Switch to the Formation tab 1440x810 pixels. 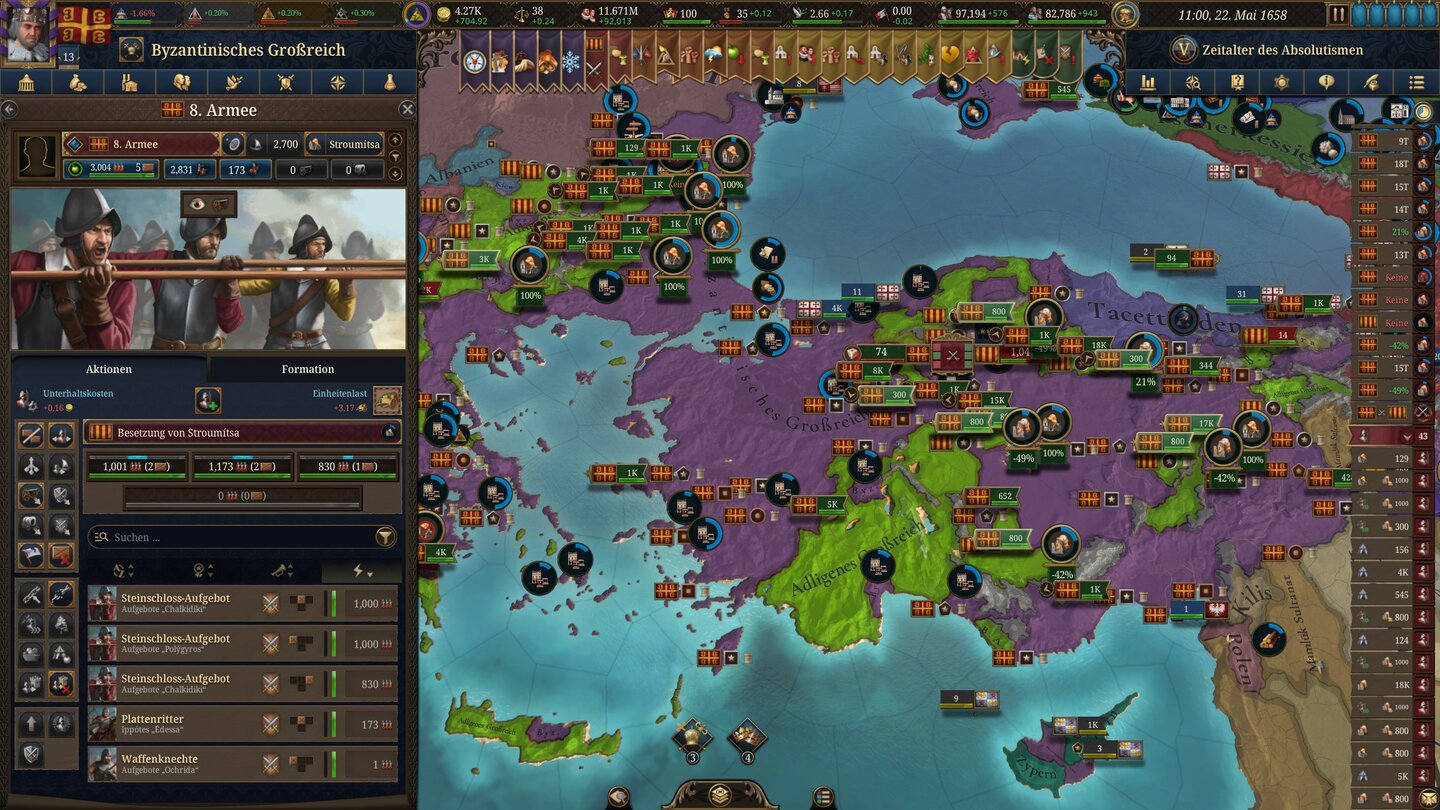307,369
